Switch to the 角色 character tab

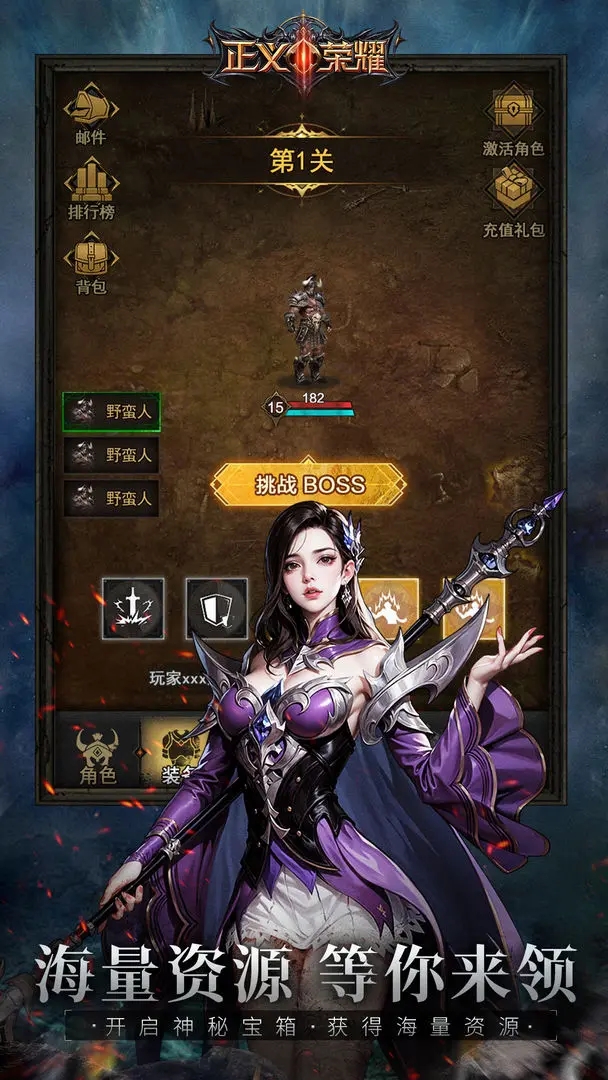click(98, 755)
